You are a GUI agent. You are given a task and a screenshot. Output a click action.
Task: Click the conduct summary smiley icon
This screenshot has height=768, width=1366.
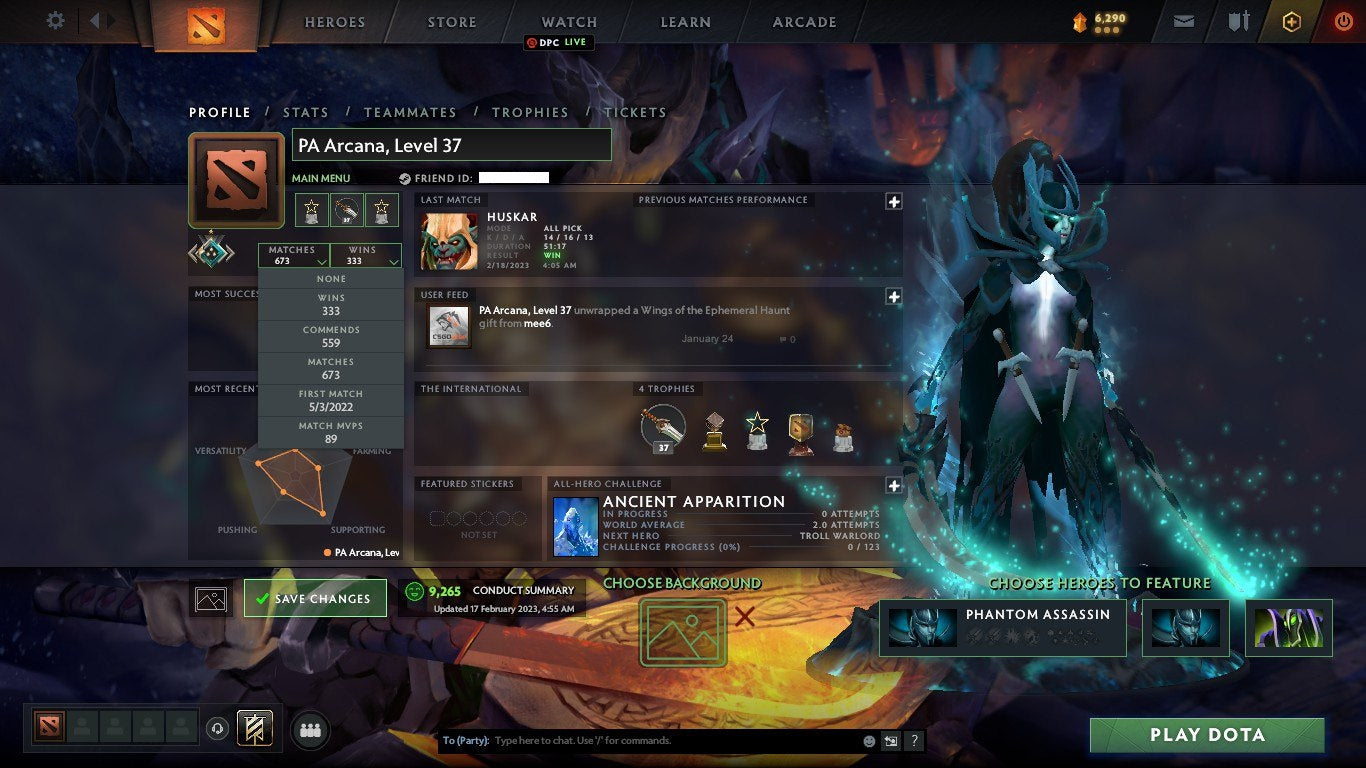click(413, 590)
